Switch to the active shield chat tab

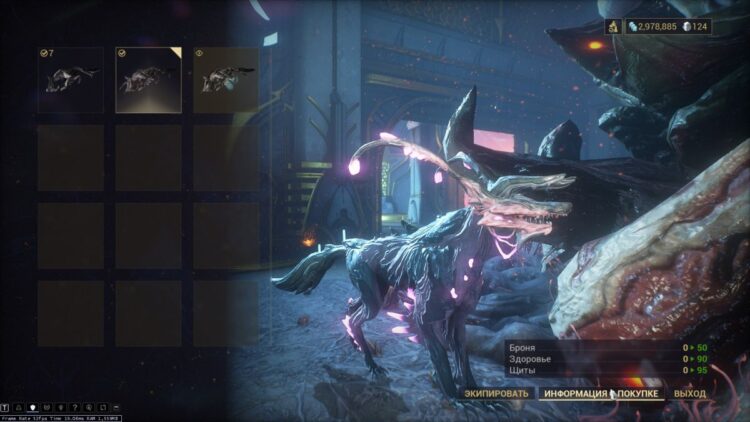[x=33, y=408]
